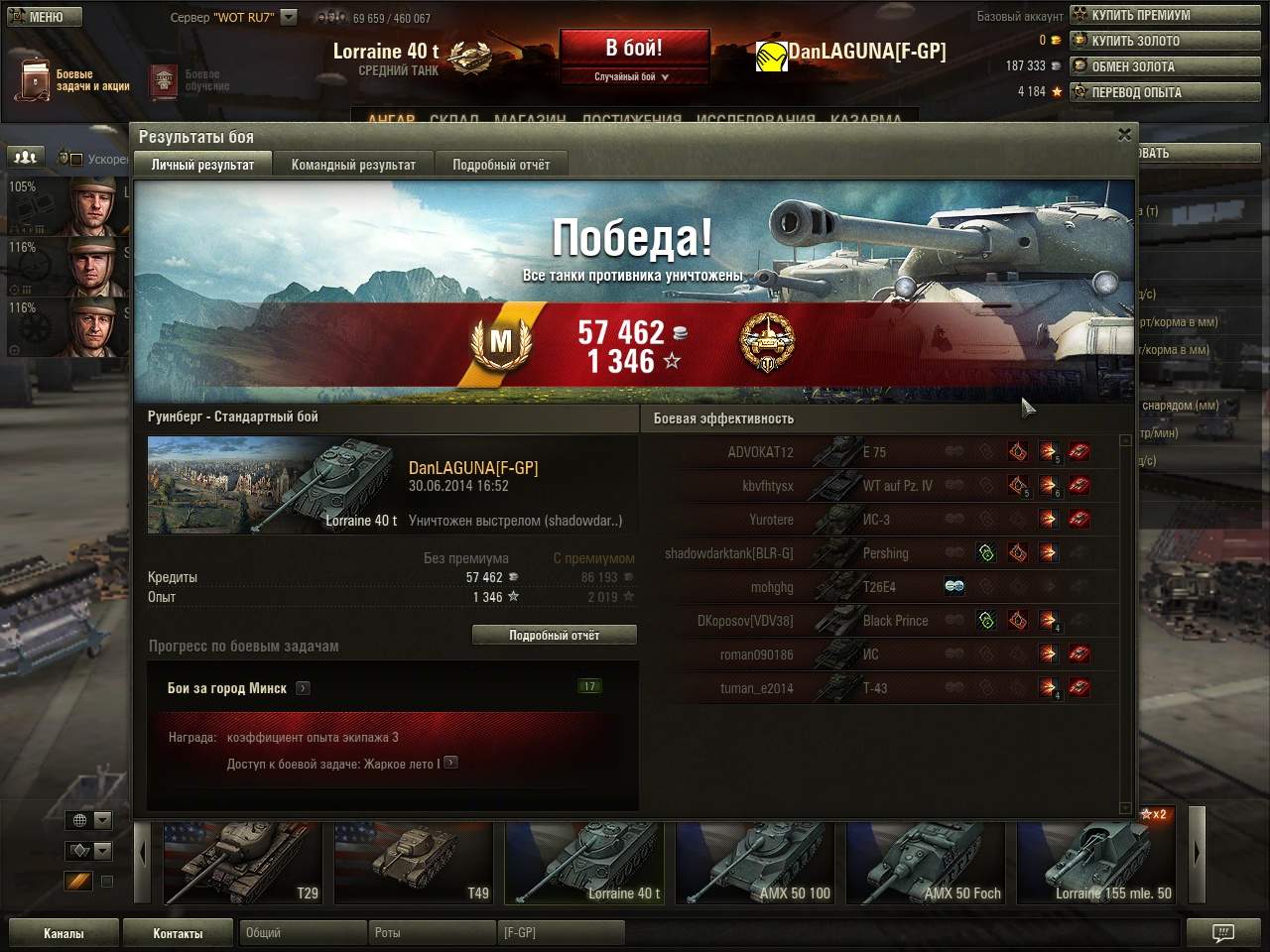Open ОБМЕН ЗОЛОТА exchange
The width and height of the screenshot is (1270, 952).
point(1164,66)
